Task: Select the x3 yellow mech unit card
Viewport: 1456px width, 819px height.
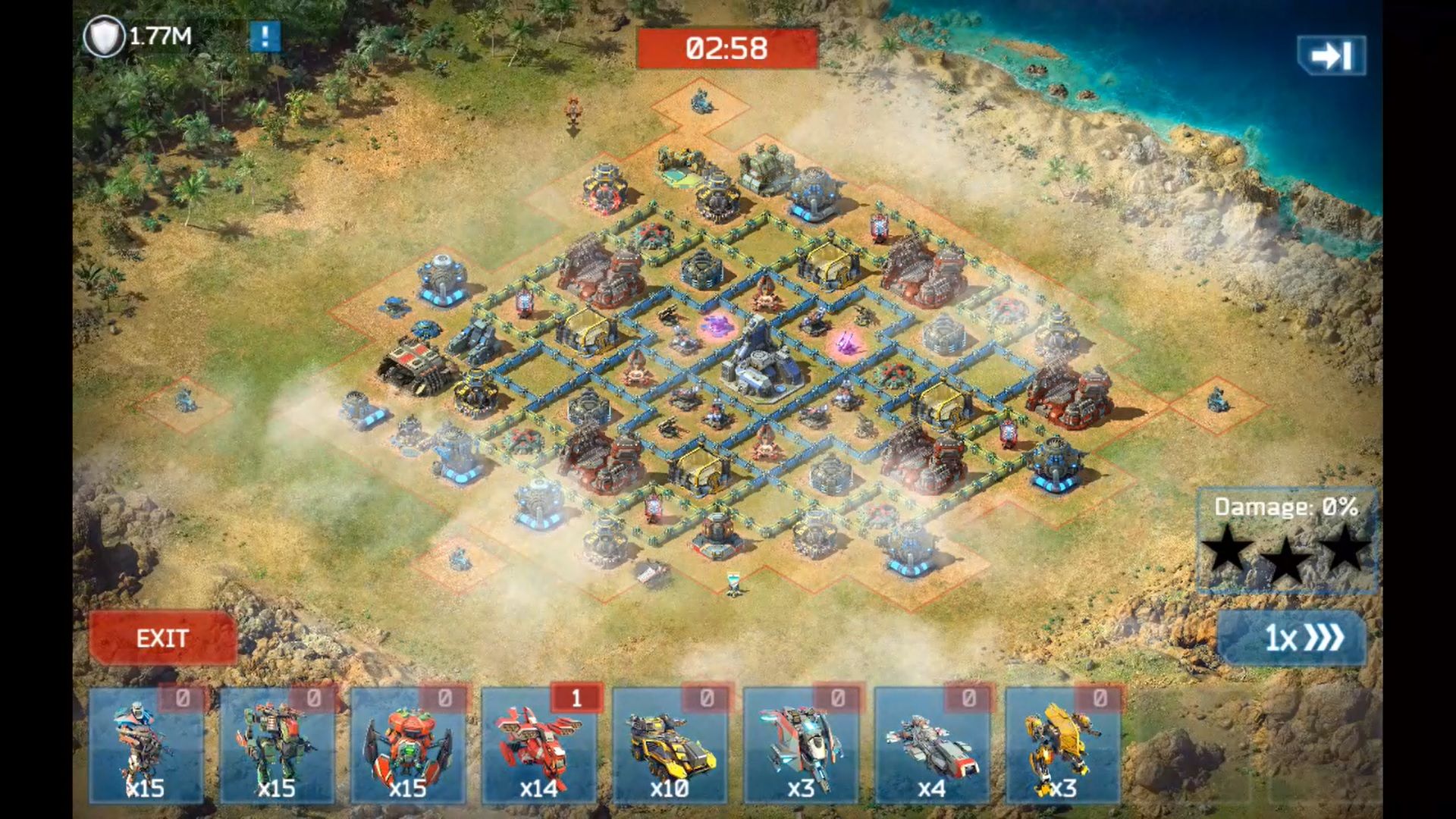Action: 1062,745
